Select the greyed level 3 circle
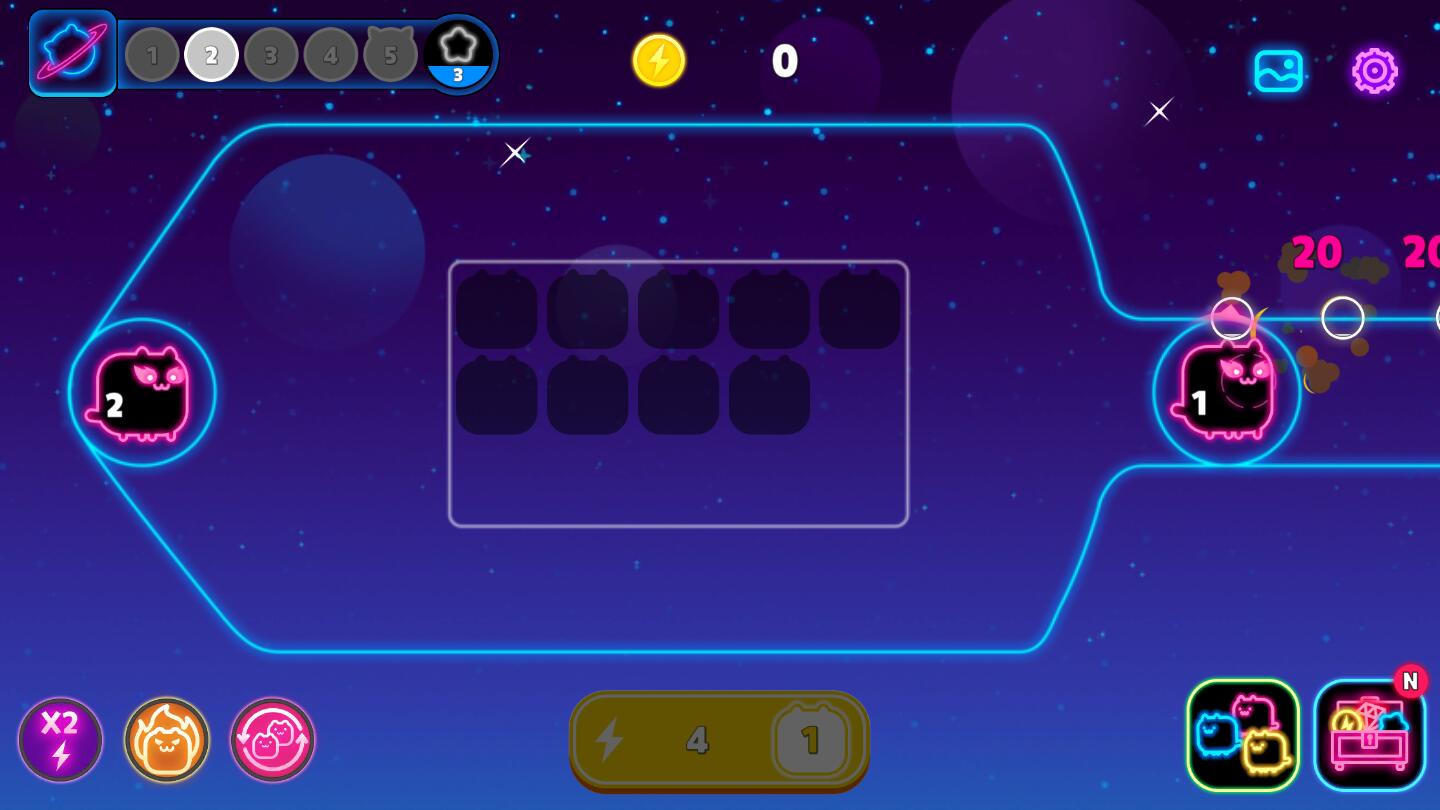This screenshot has height=810, width=1440. click(x=271, y=55)
